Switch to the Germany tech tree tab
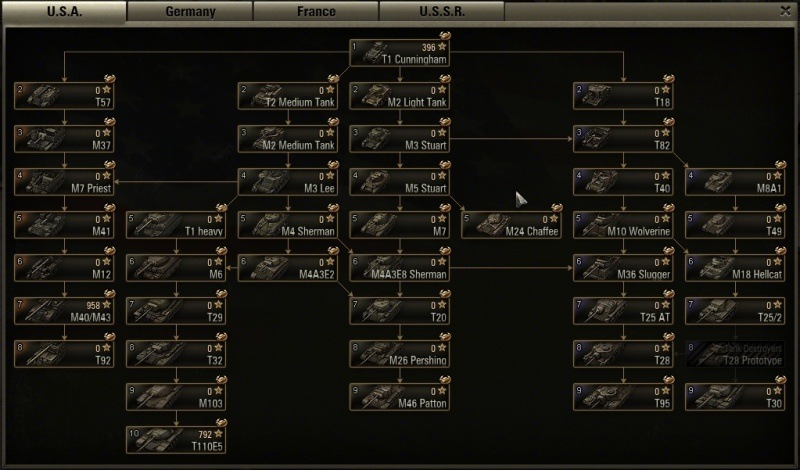This screenshot has width=800, height=470. pos(189,12)
